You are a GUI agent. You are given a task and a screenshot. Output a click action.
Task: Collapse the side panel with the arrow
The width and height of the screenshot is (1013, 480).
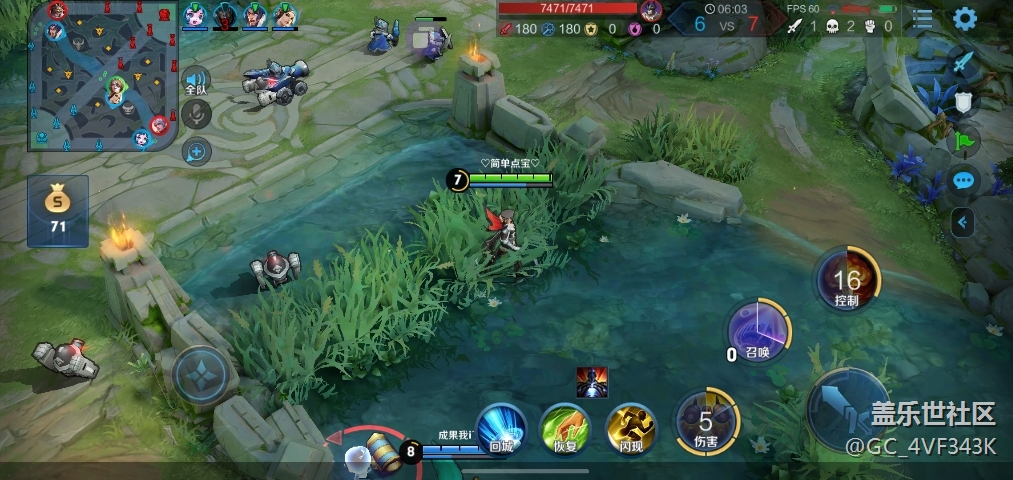click(x=962, y=222)
